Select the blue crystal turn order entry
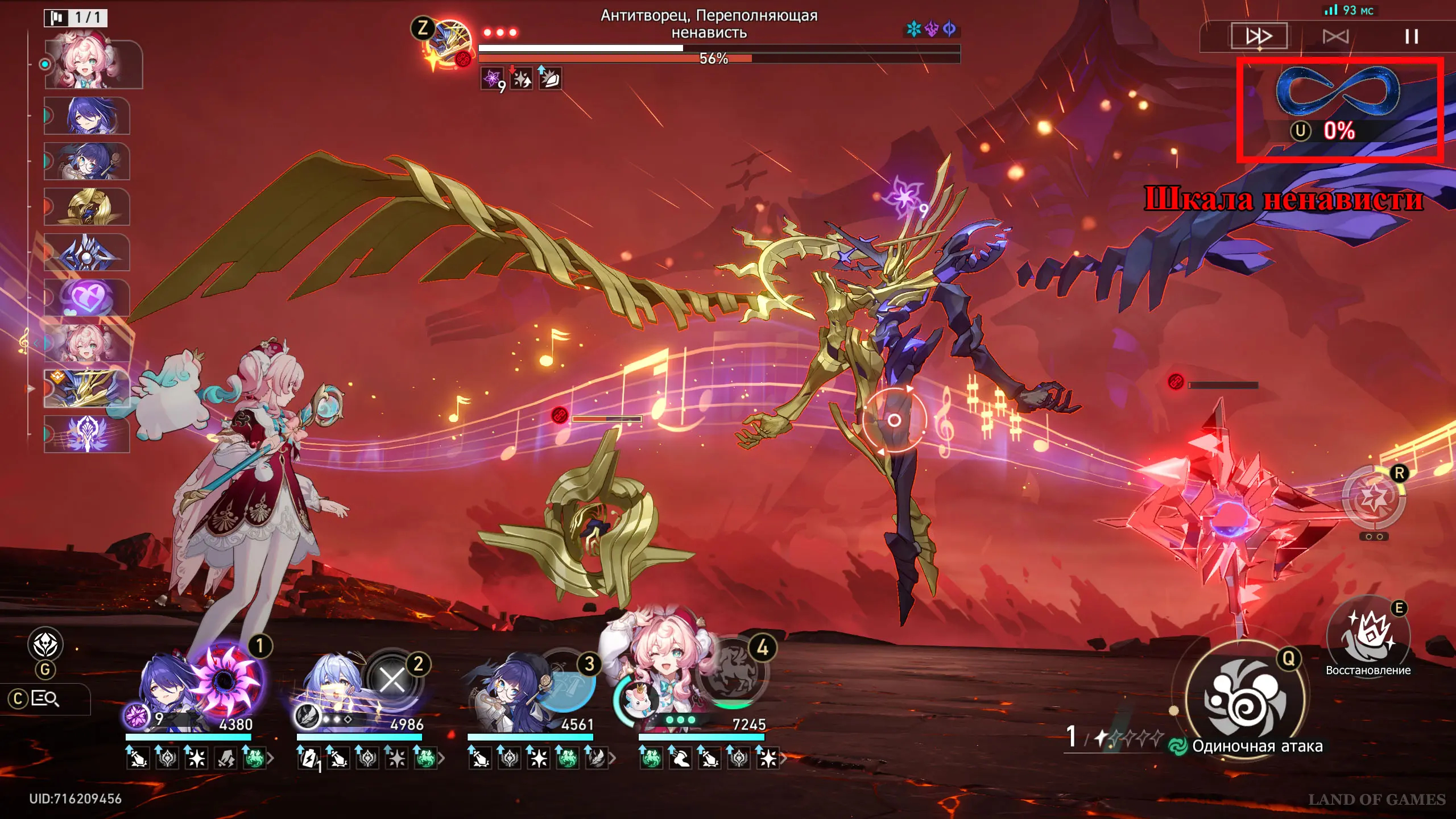This screenshot has width=1456, height=819. pyautogui.click(x=87, y=252)
